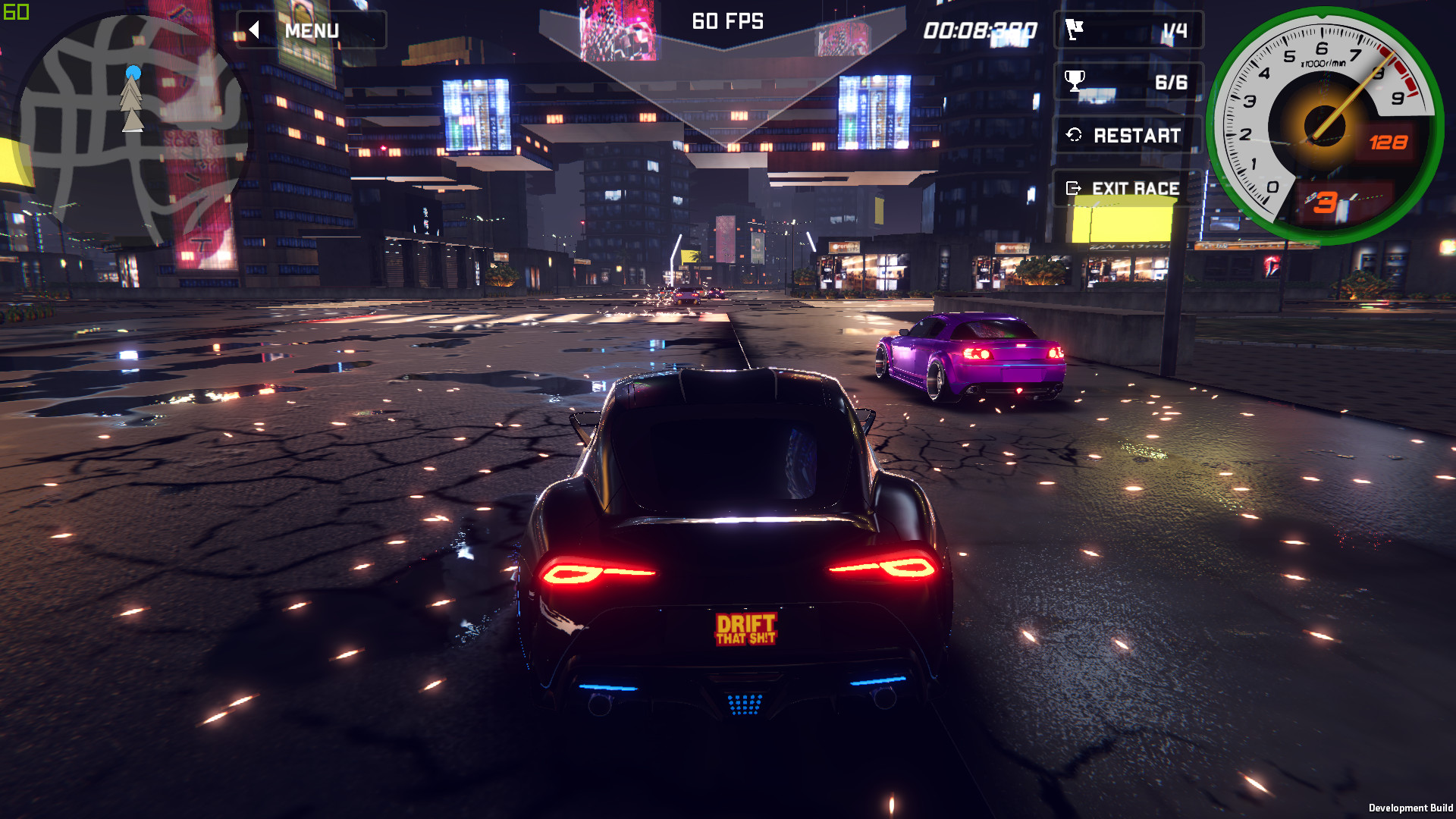Click the checkpoint arrow marker on the minimap
Viewport: 1456px width, 819px height.
click(x=130, y=99)
